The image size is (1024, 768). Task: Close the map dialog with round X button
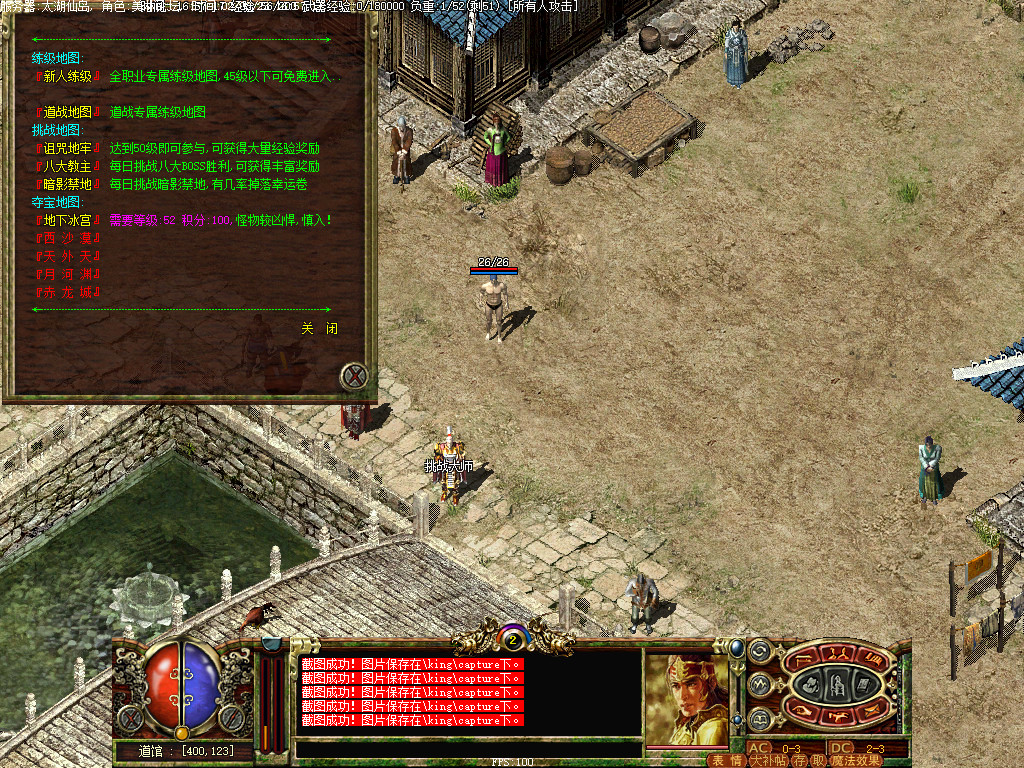pos(353,377)
